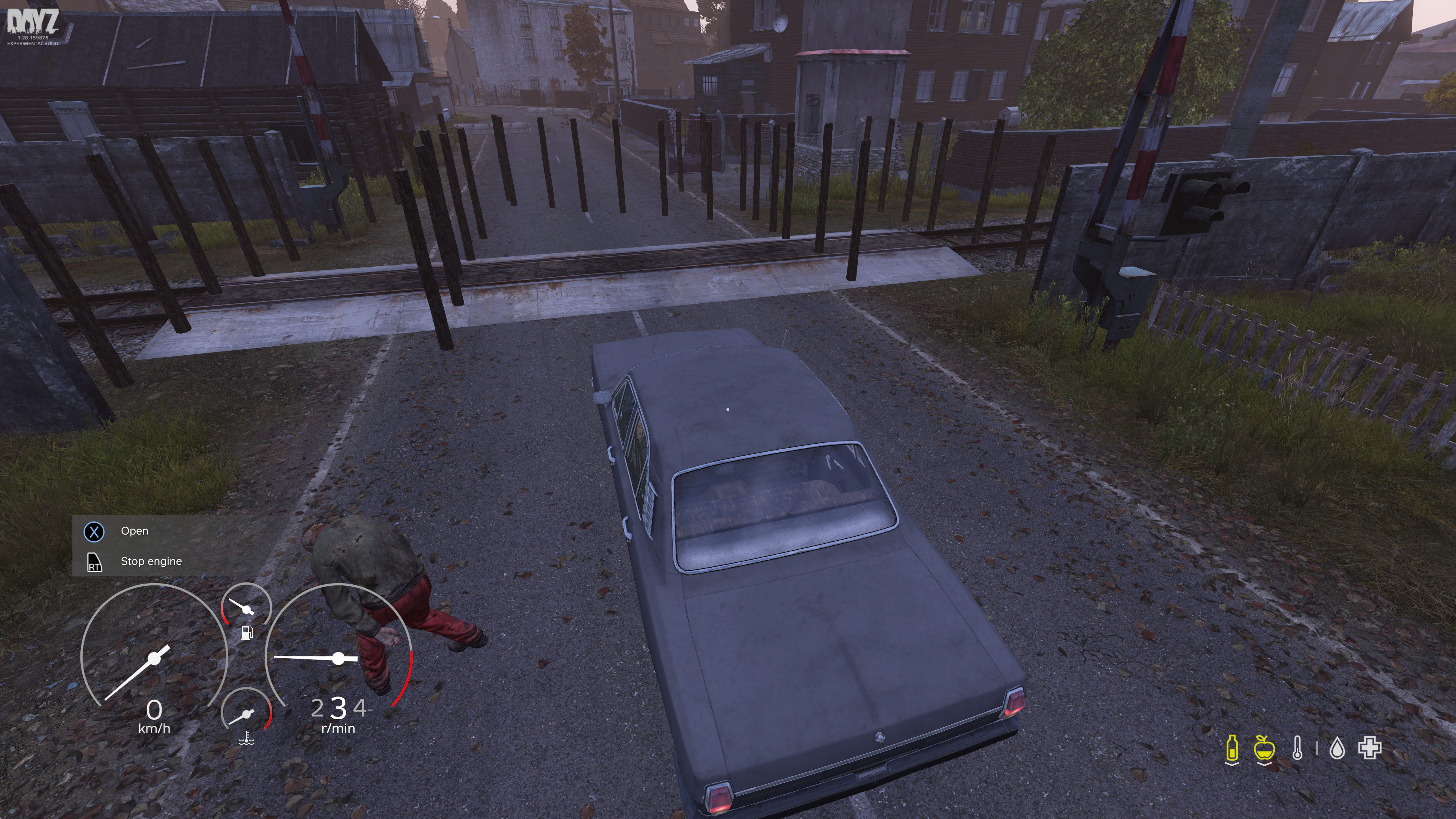Select the hunger apple status icon
This screenshot has height=819, width=1456.
1264,748
